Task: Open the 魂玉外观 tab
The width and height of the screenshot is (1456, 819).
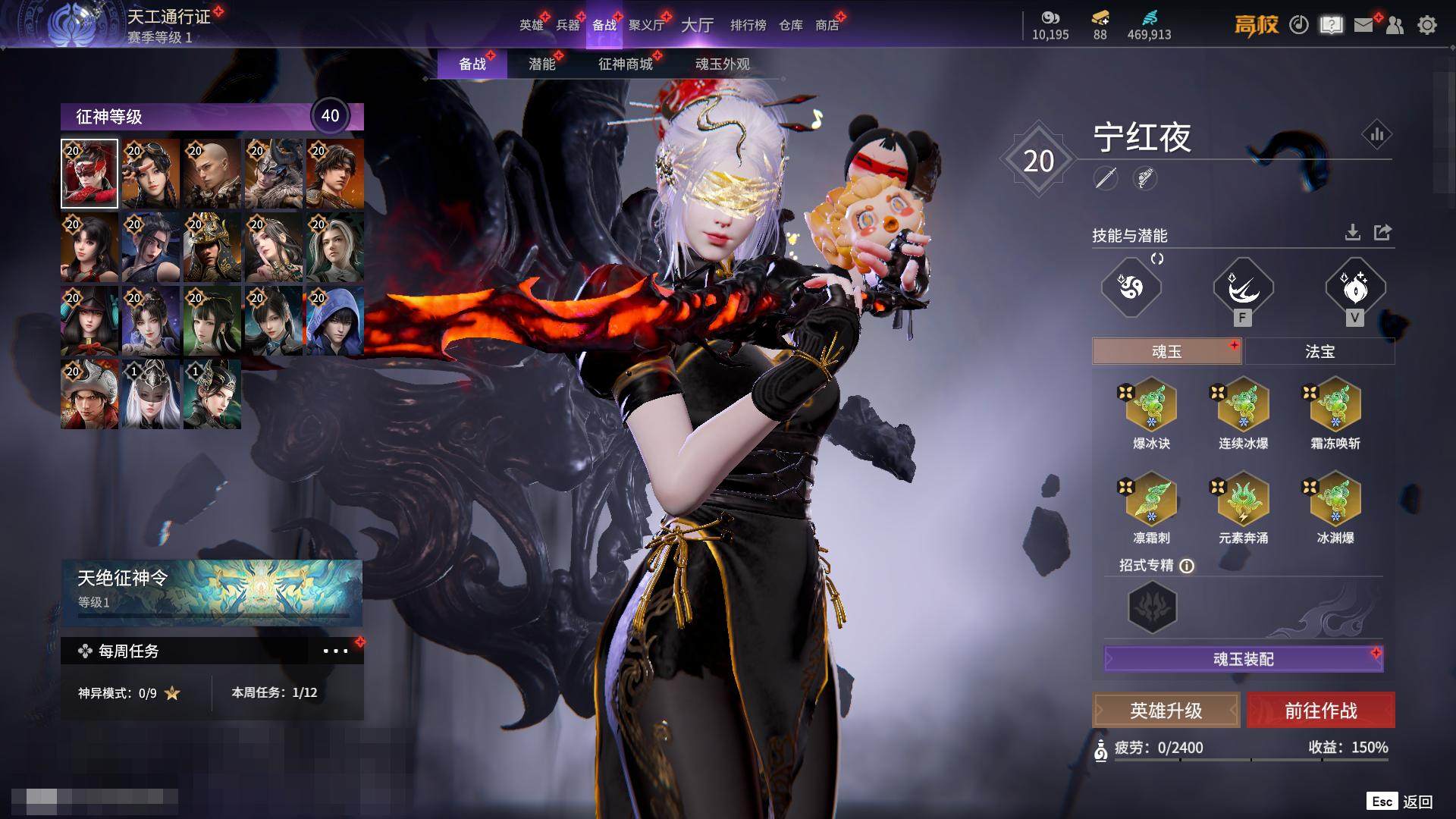Action: tap(722, 64)
